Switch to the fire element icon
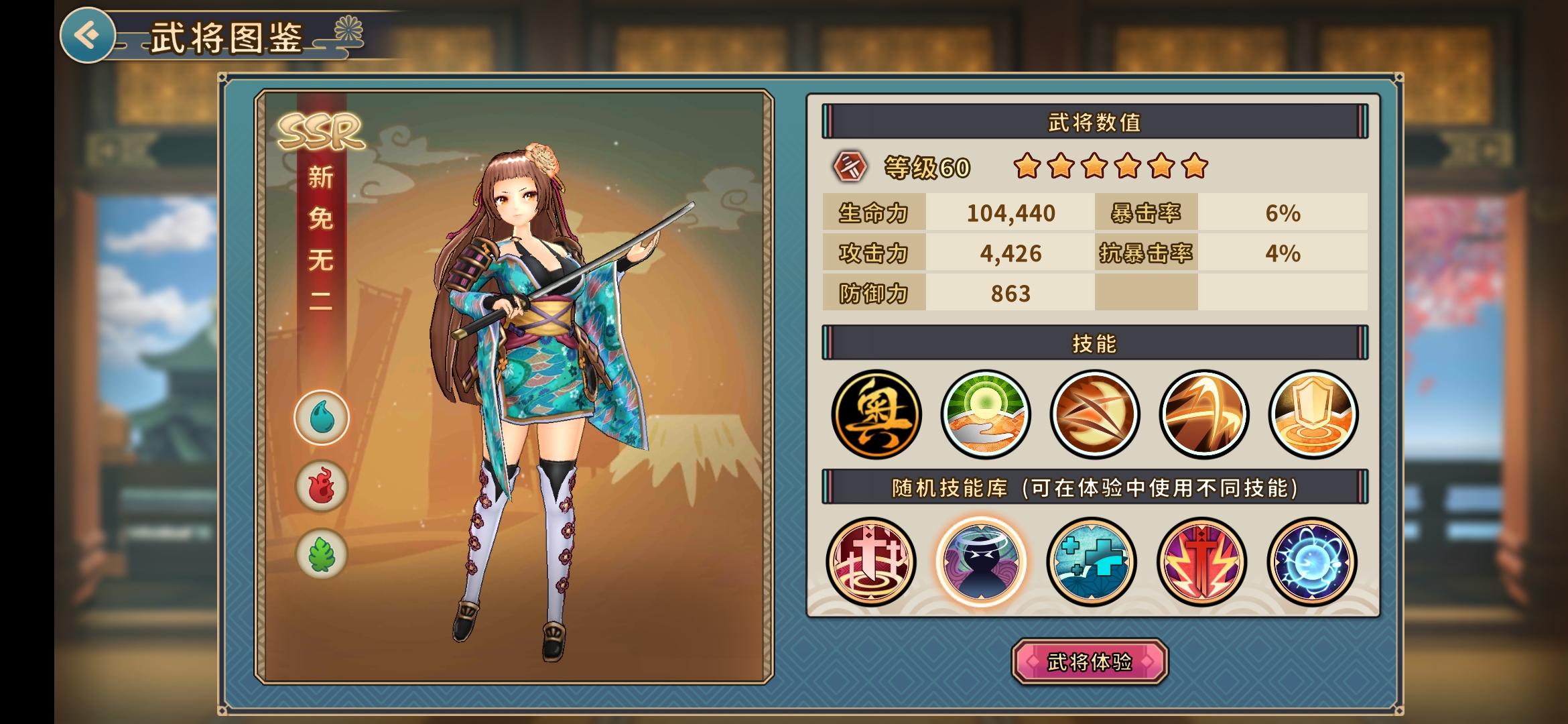The image size is (1568, 724). [322, 486]
